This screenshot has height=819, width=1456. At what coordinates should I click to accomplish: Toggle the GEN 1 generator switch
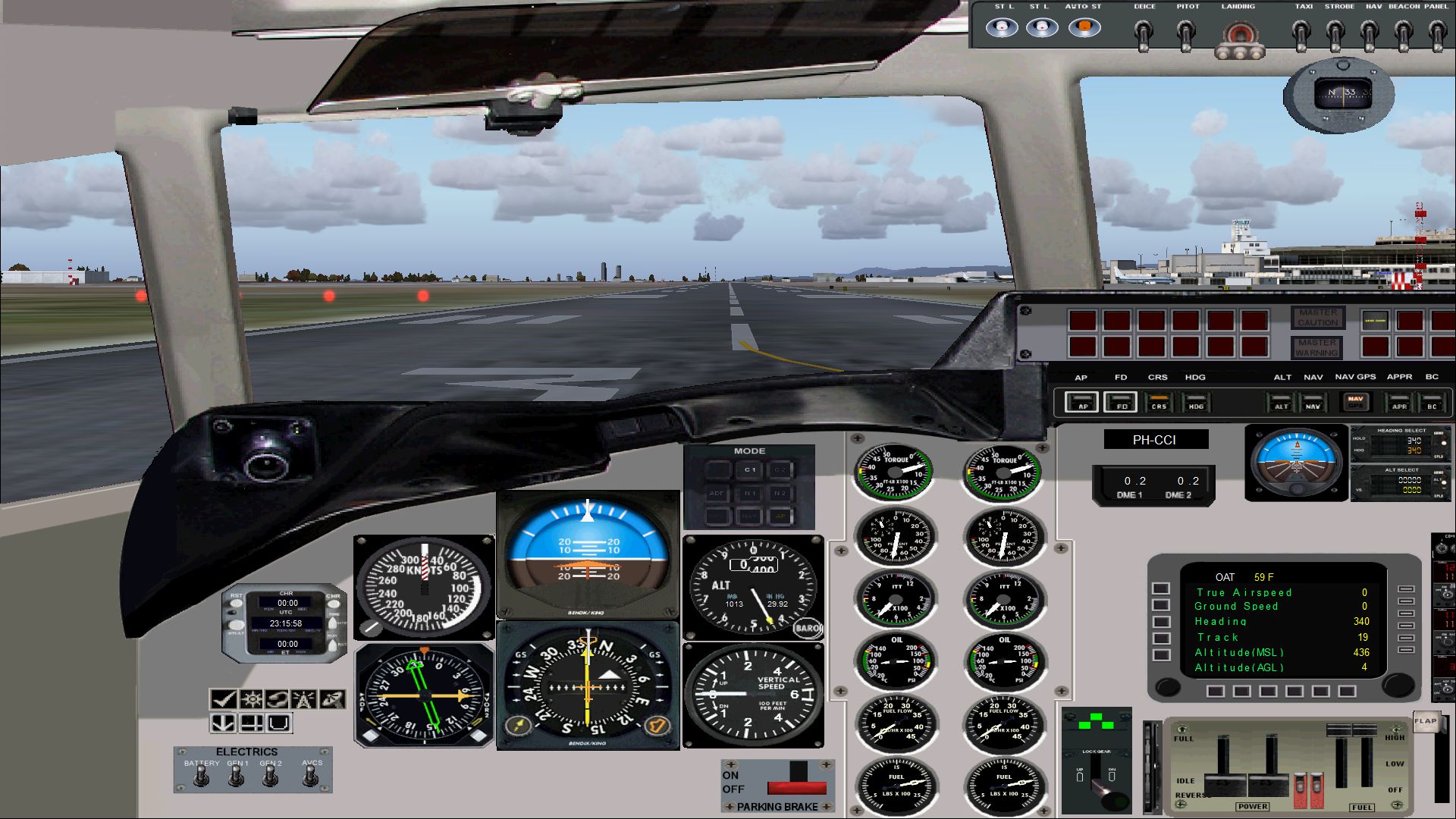(x=237, y=777)
